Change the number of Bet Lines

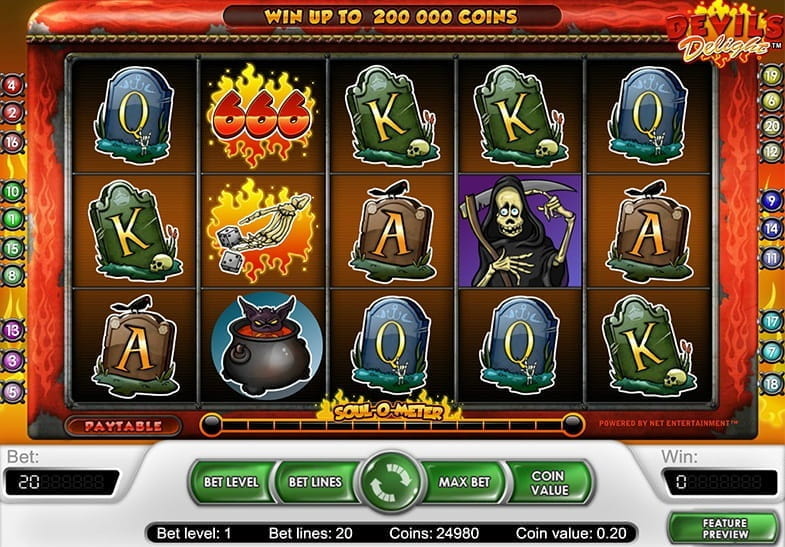(x=314, y=482)
